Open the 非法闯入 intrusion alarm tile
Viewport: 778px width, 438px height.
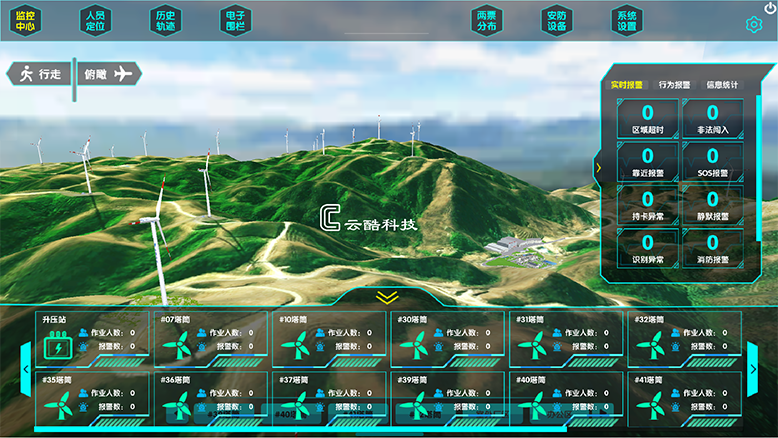[x=712, y=118]
